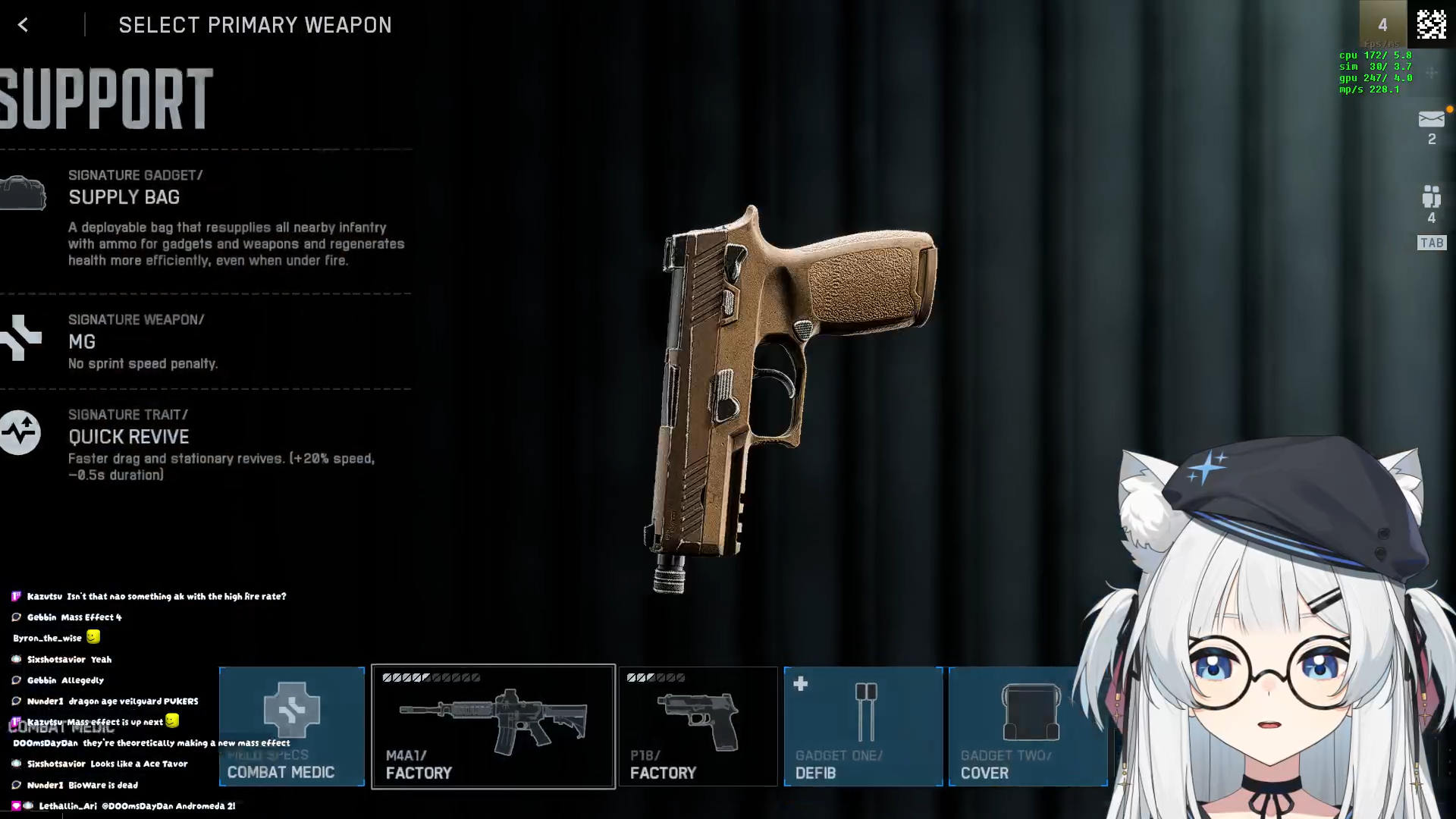Open the mail envelope notifications
This screenshot has width=1456, height=819.
[x=1431, y=120]
